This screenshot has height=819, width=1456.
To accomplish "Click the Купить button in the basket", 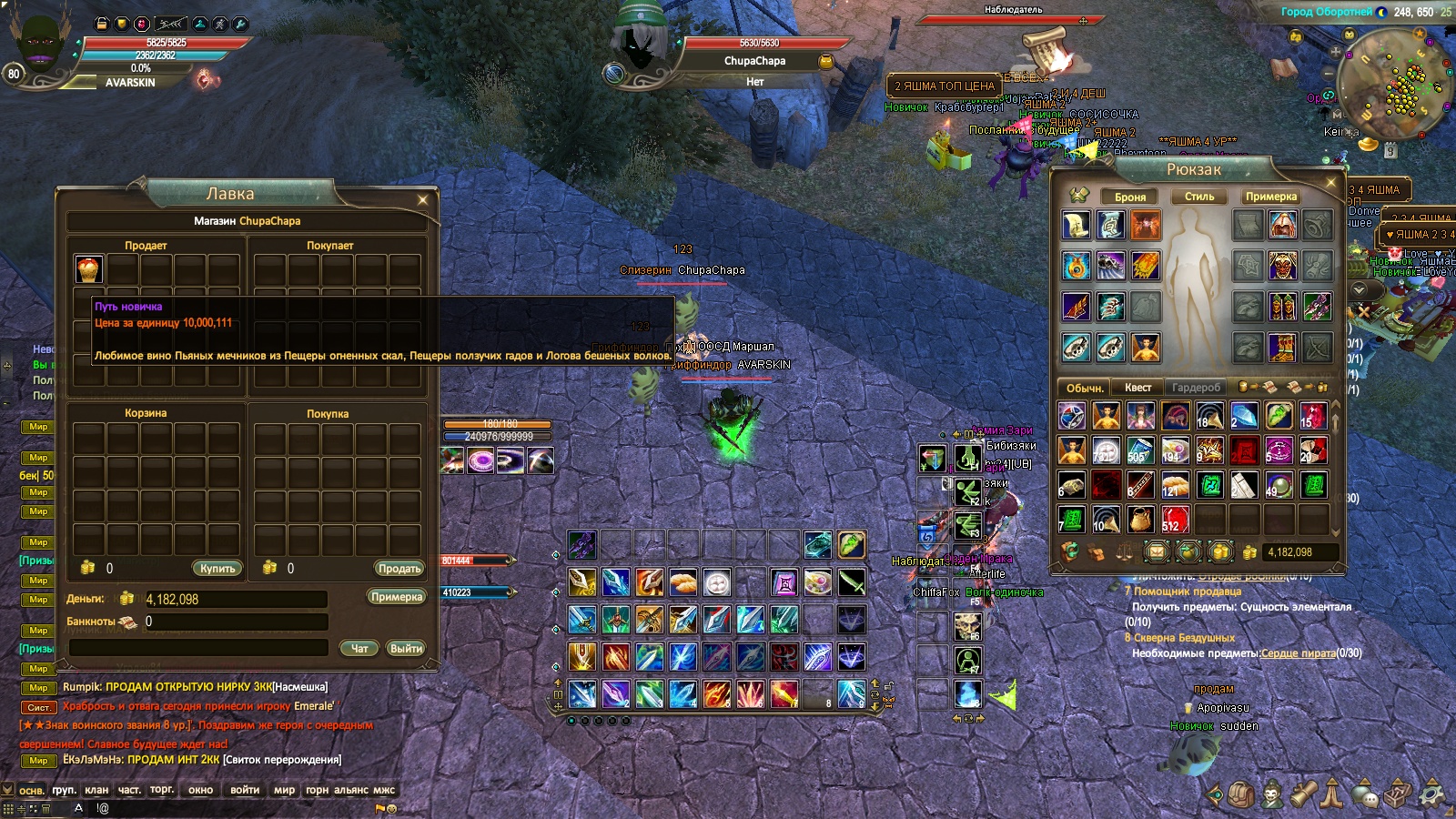I will (x=217, y=568).
